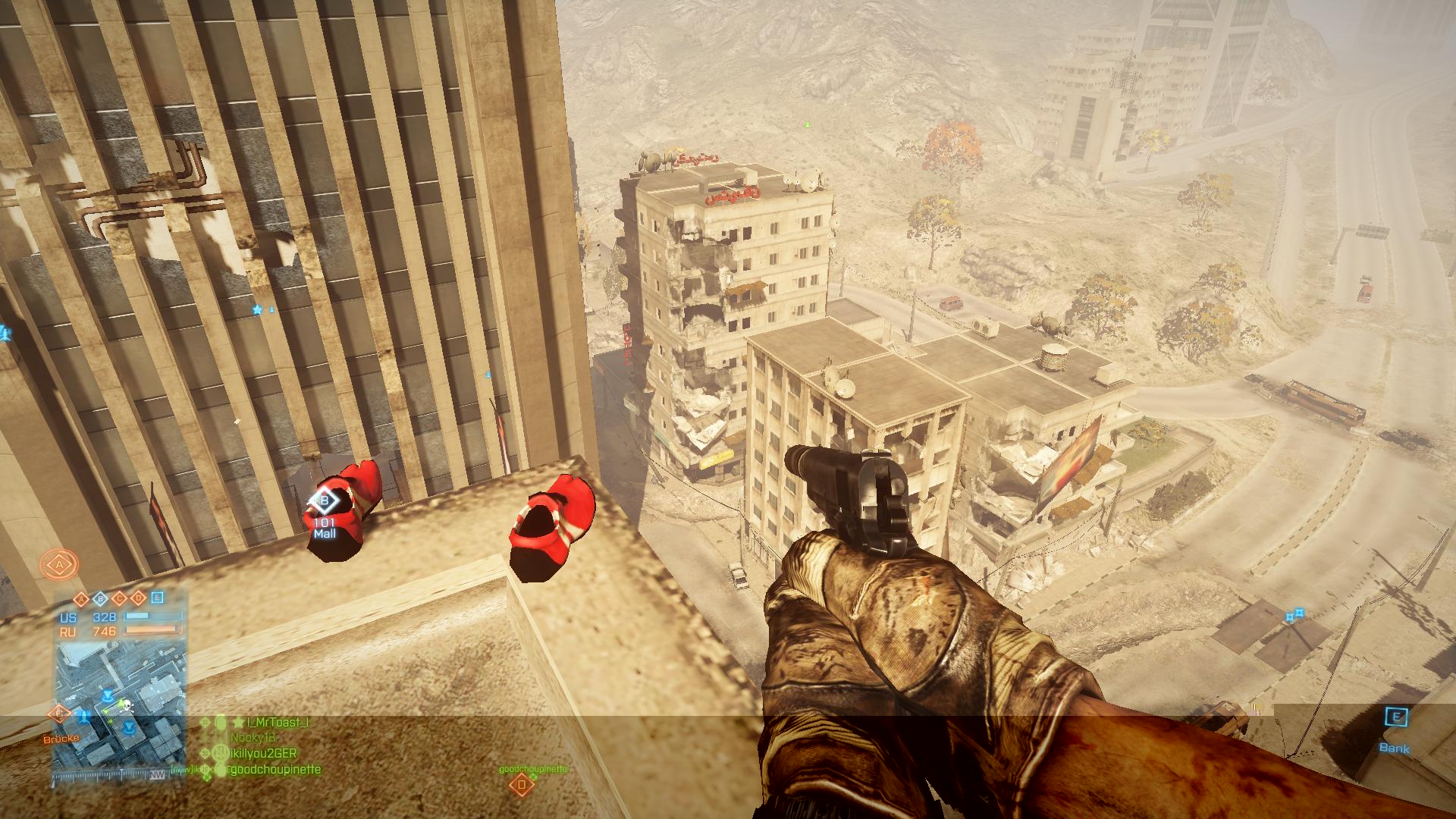Image resolution: width=1456 pixels, height=819 pixels.
Task: Select the large circled A objective marker
Action: point(58,566)
